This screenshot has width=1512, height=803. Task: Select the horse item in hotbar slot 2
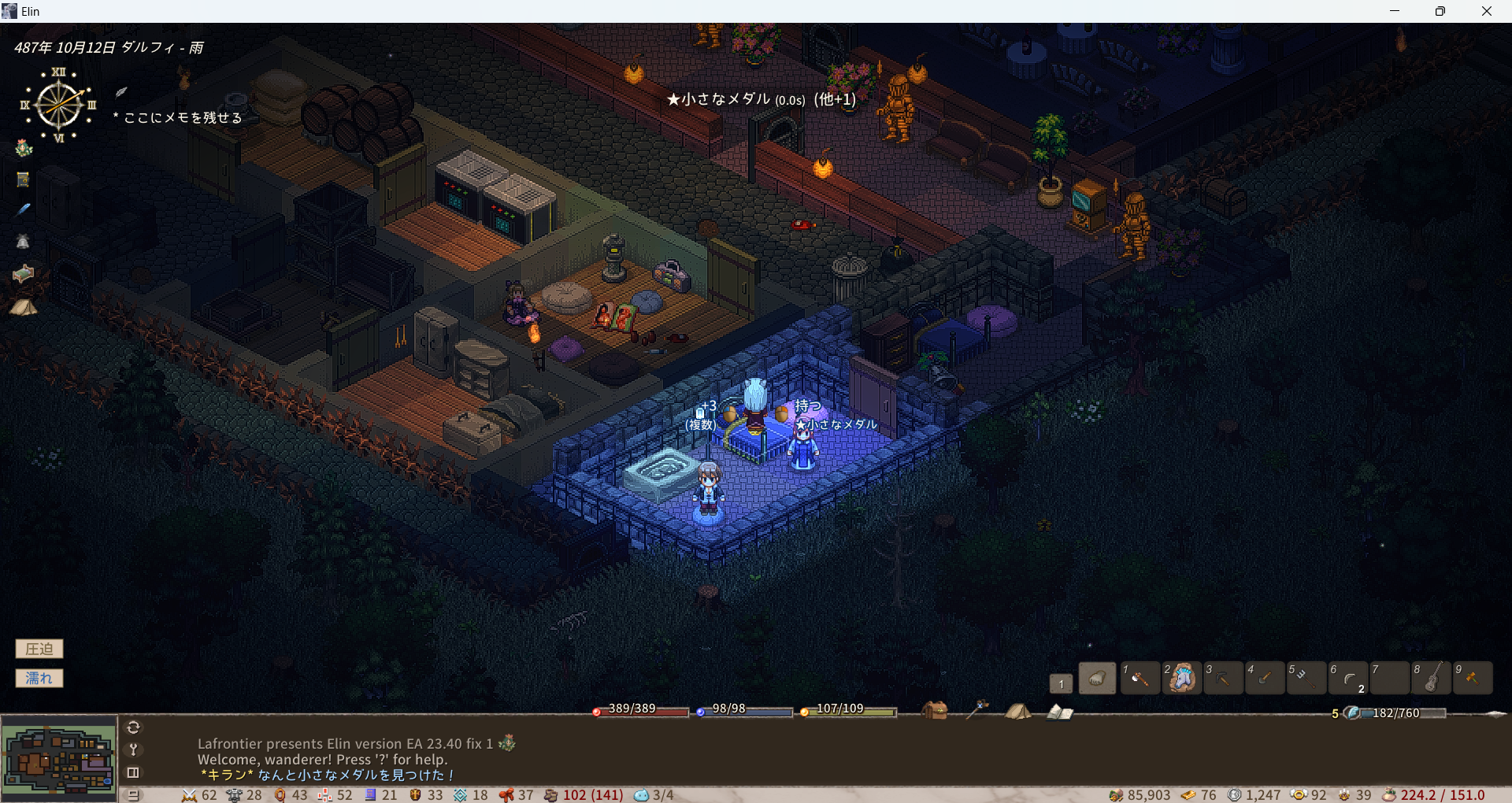coord(1181,679)
